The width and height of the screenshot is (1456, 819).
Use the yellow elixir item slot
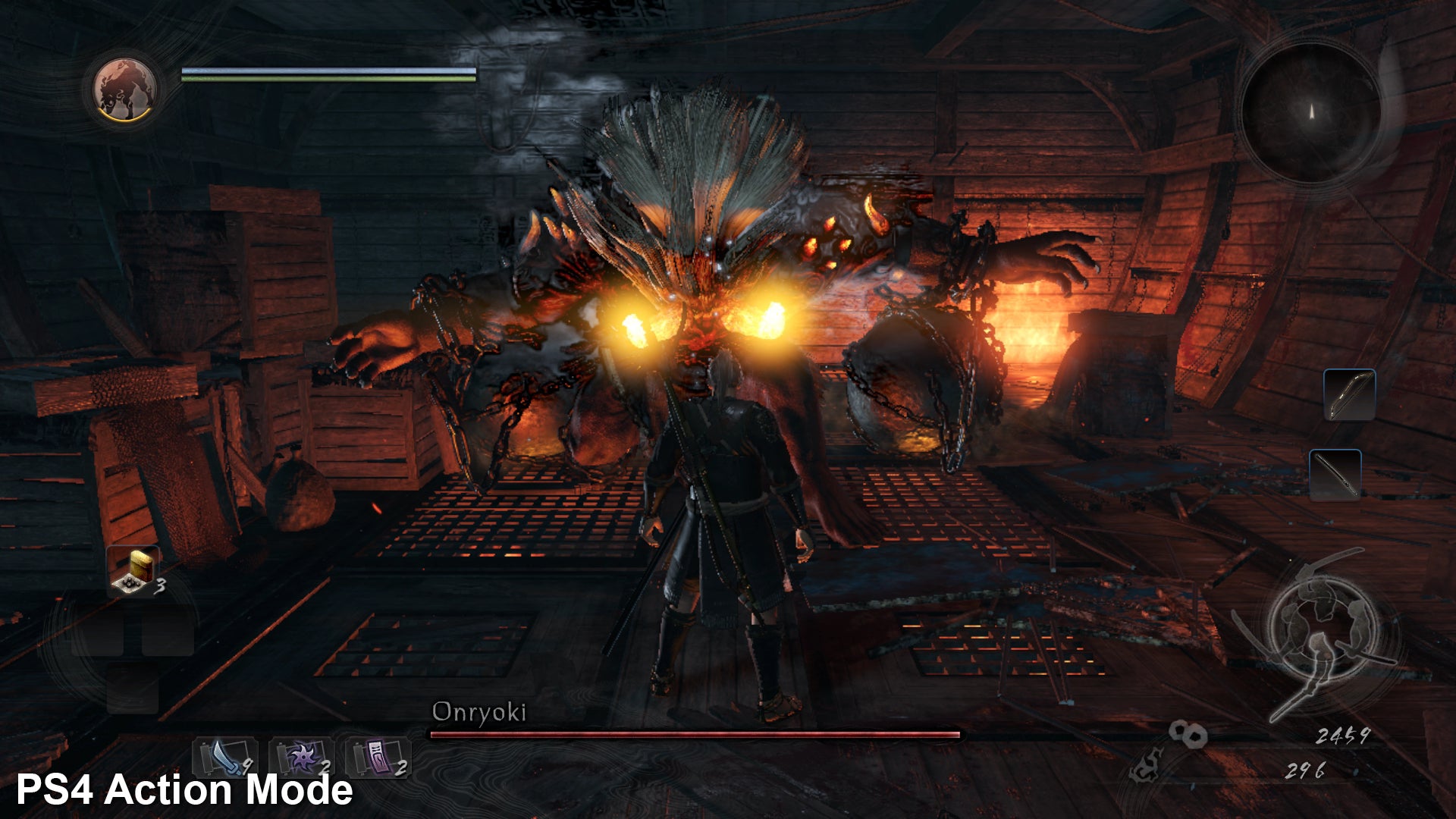135,570
